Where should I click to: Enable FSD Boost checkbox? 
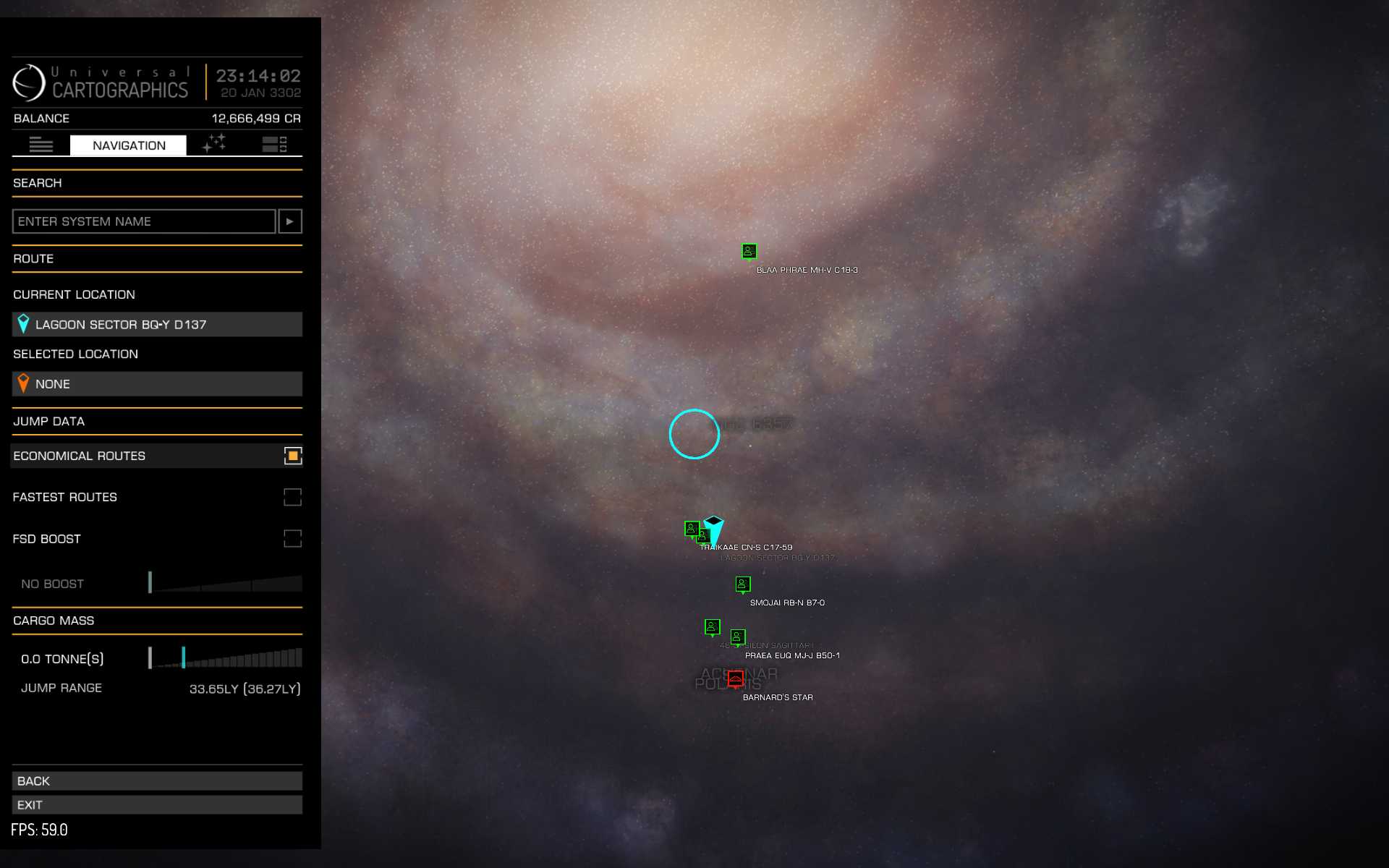[x=292, y=539]
